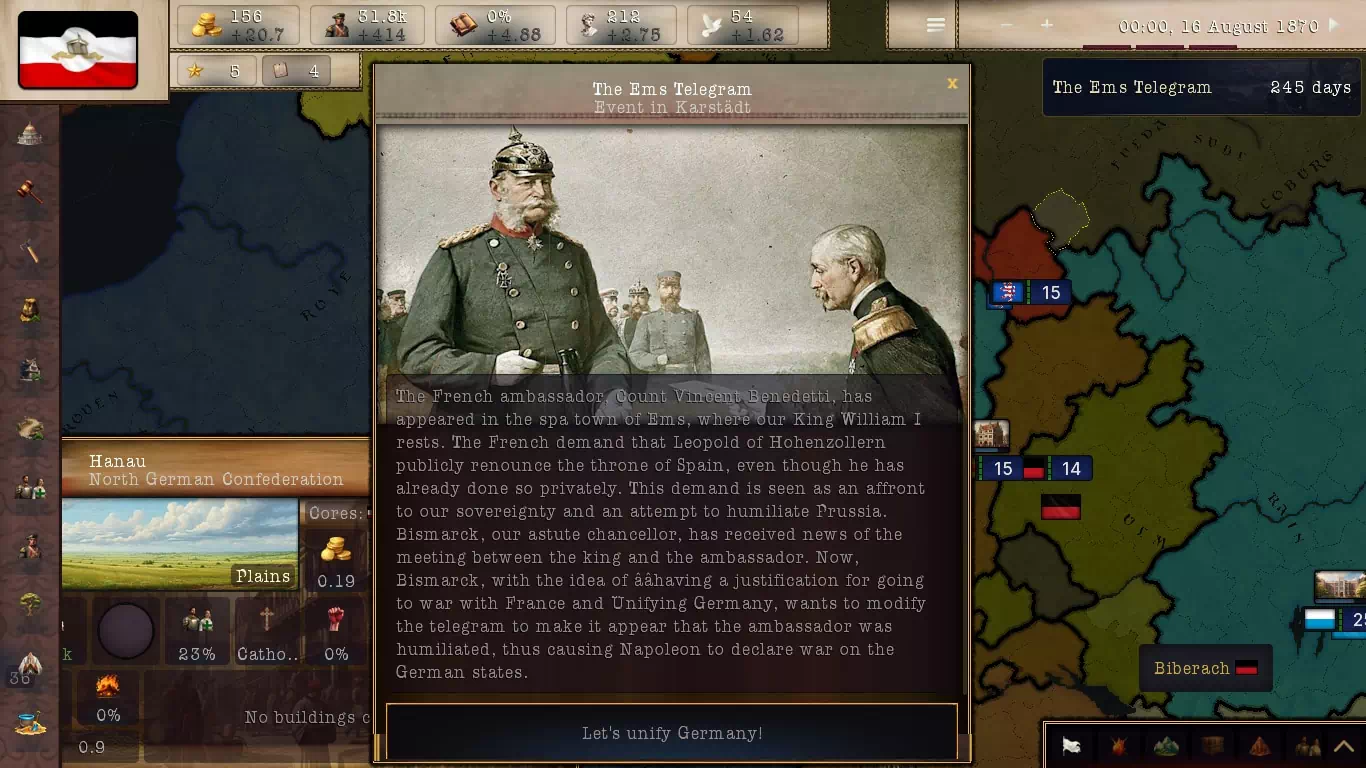Decrease game speed with the minus button
Image resolution: width=1366 pixels, height=768 pixels.
click(x=1006, y=25)
